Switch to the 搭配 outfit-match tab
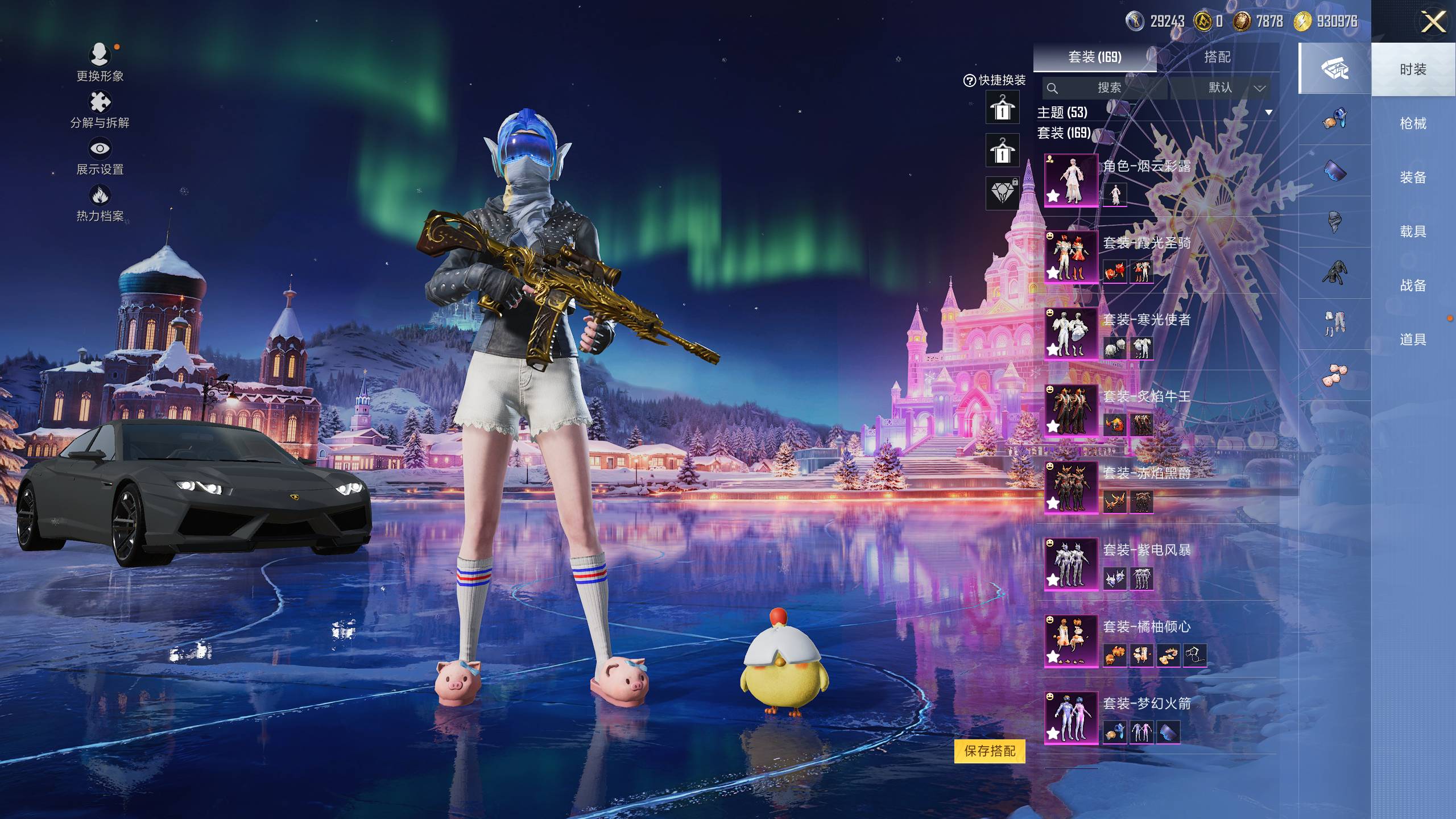The width and height of the screenshot is (1456, 819). 1217,57
